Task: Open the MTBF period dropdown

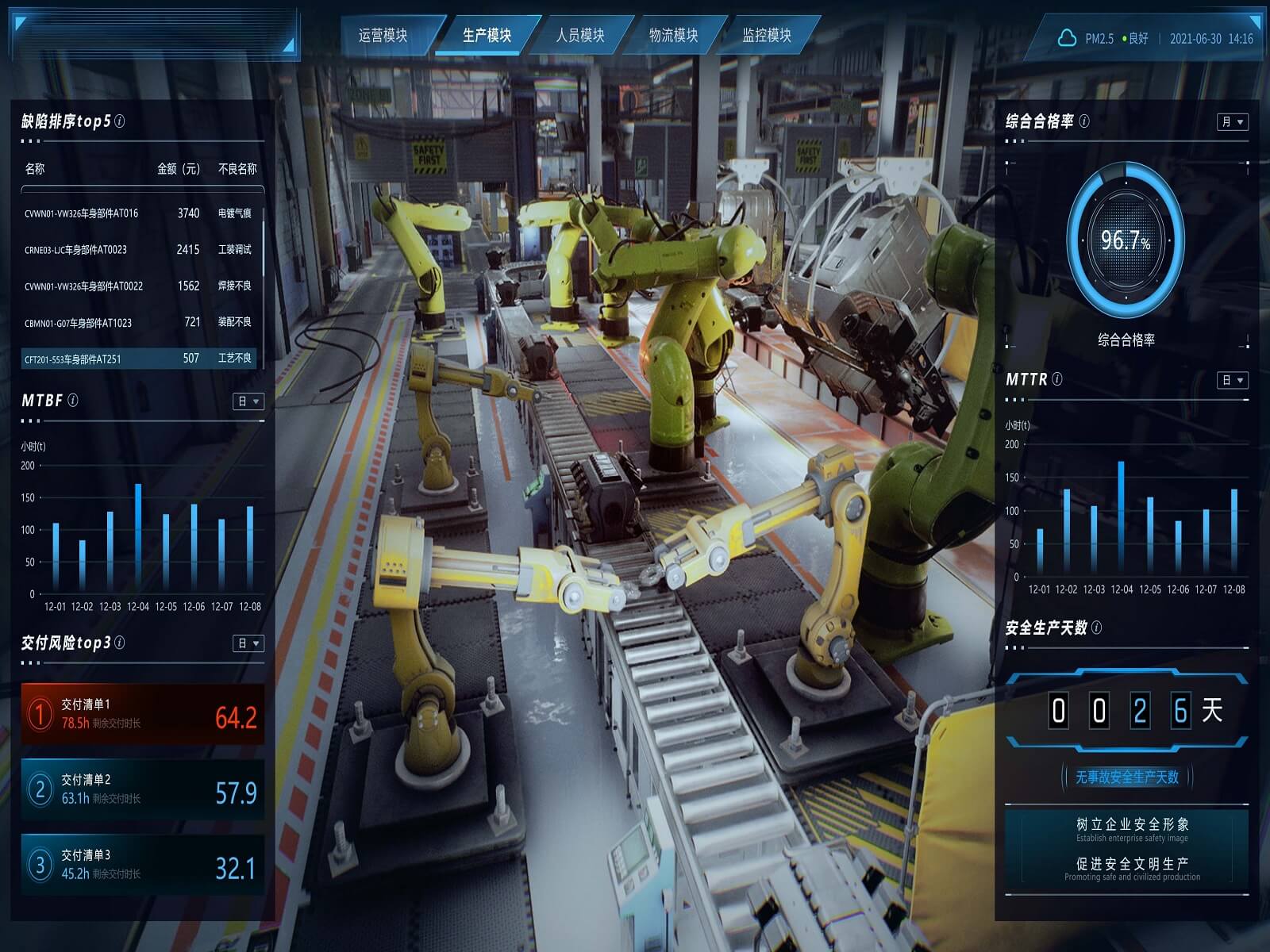Action: point(248,402)
